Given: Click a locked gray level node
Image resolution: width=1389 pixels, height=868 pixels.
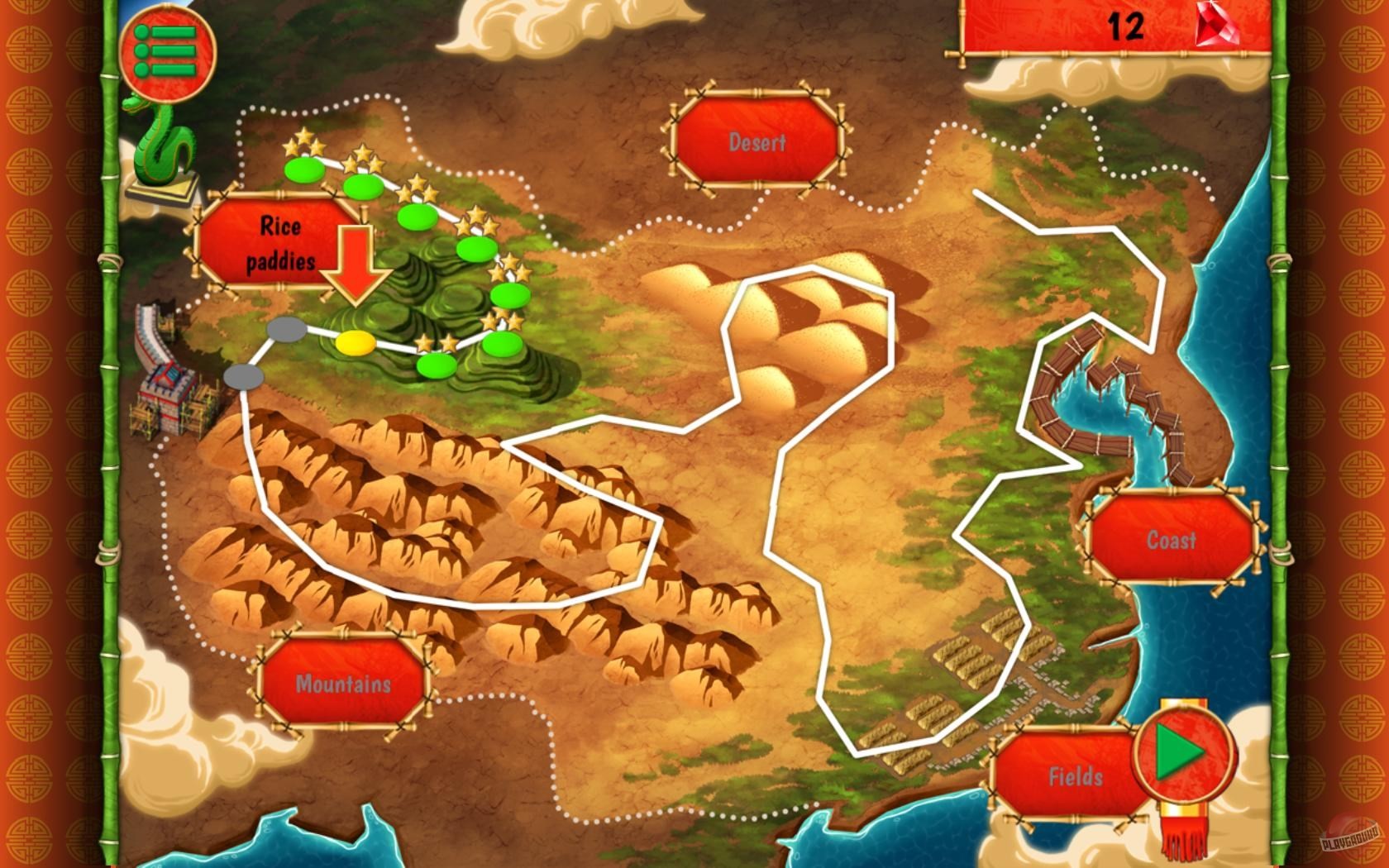Looking at the screenshot, I should (x=285, y=329).
